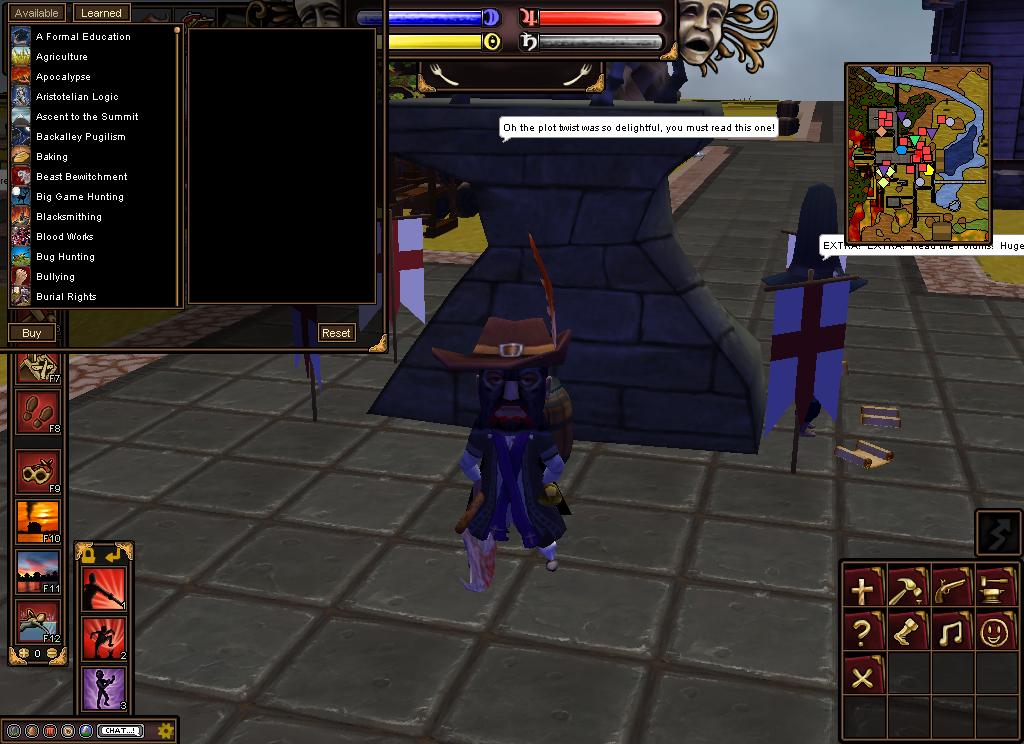1024x744 pixels.
Task: Click the question mark help book
Action: 863,632
